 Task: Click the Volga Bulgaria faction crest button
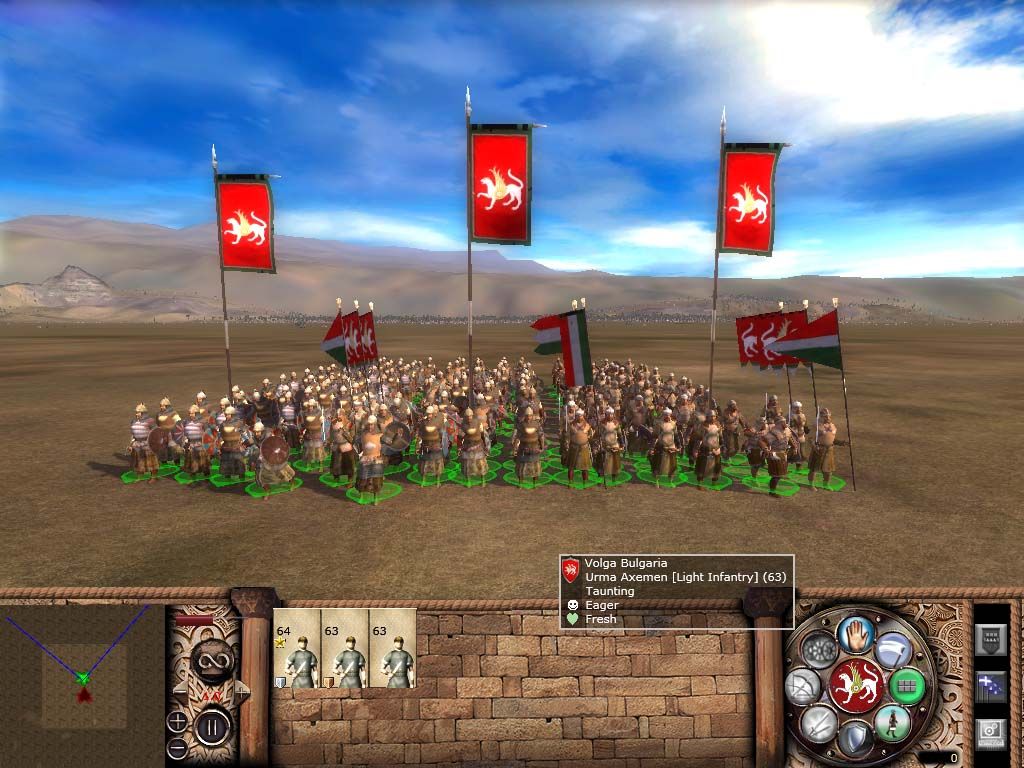click(856, 686)
